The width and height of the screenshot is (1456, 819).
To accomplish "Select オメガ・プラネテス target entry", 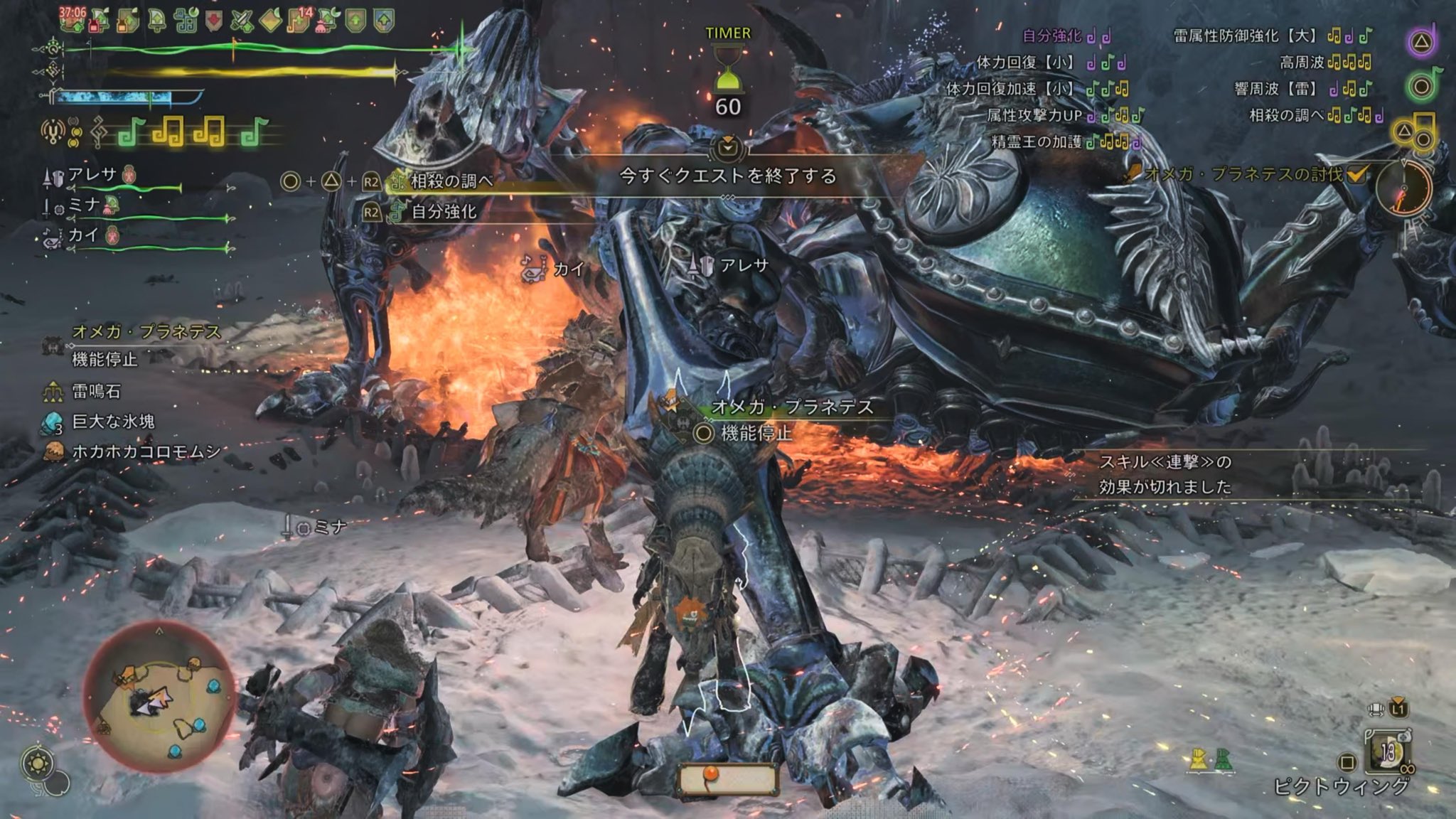I will coord(146,332).
